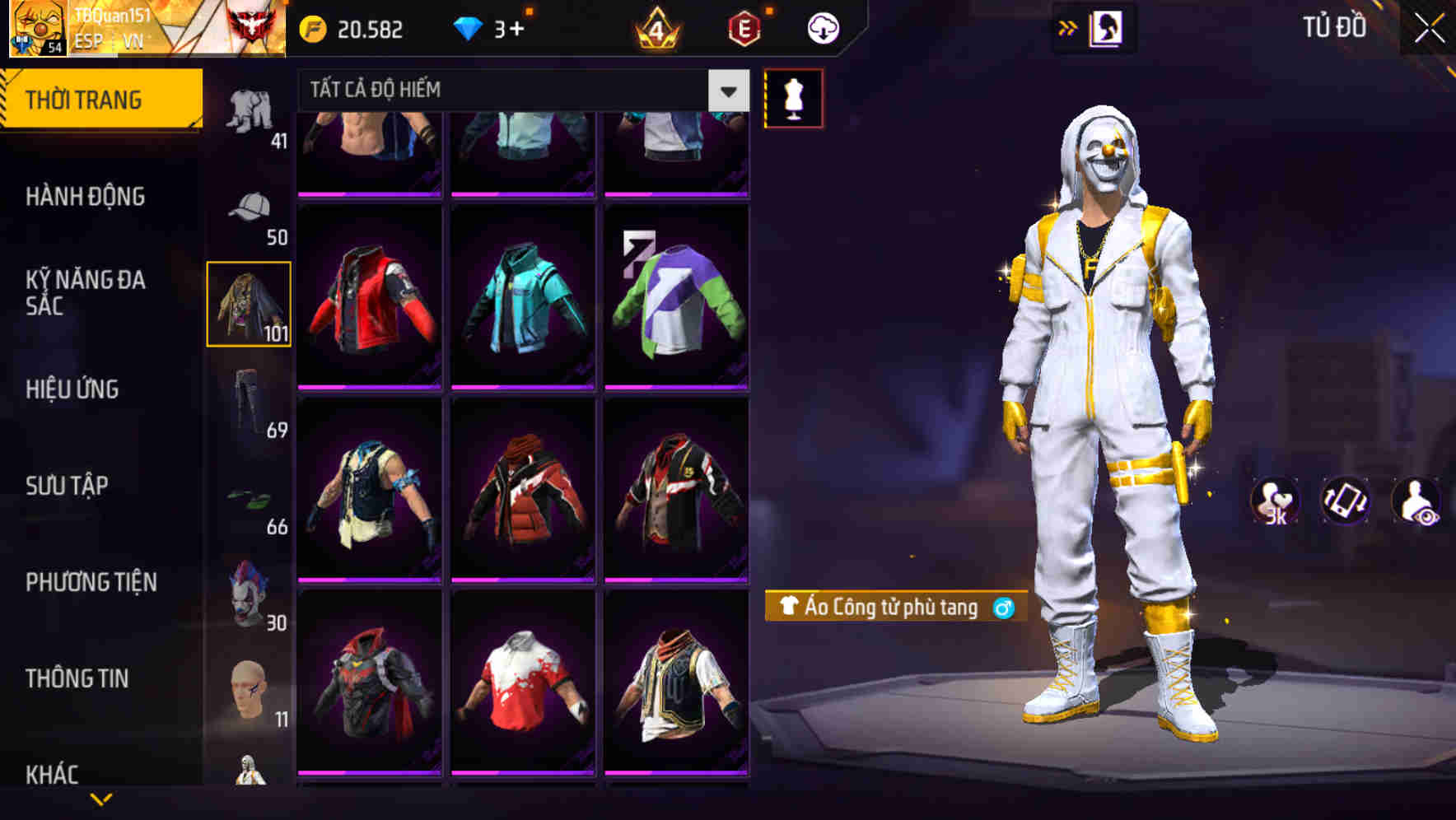1456x820 pixels.
Task: Expand KHÁC using the down chevron
Action: coord(100,798)
